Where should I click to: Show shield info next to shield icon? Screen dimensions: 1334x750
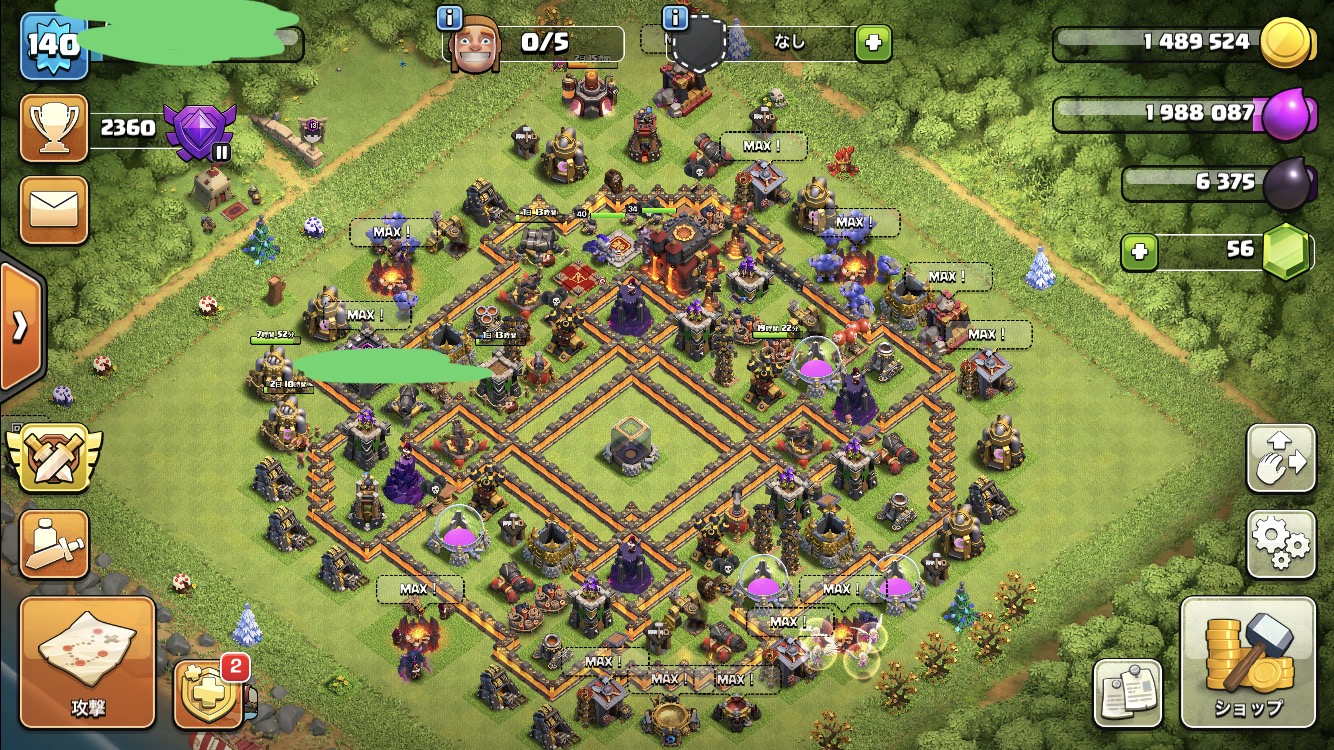pyautogui.click(x=676, y=18)
